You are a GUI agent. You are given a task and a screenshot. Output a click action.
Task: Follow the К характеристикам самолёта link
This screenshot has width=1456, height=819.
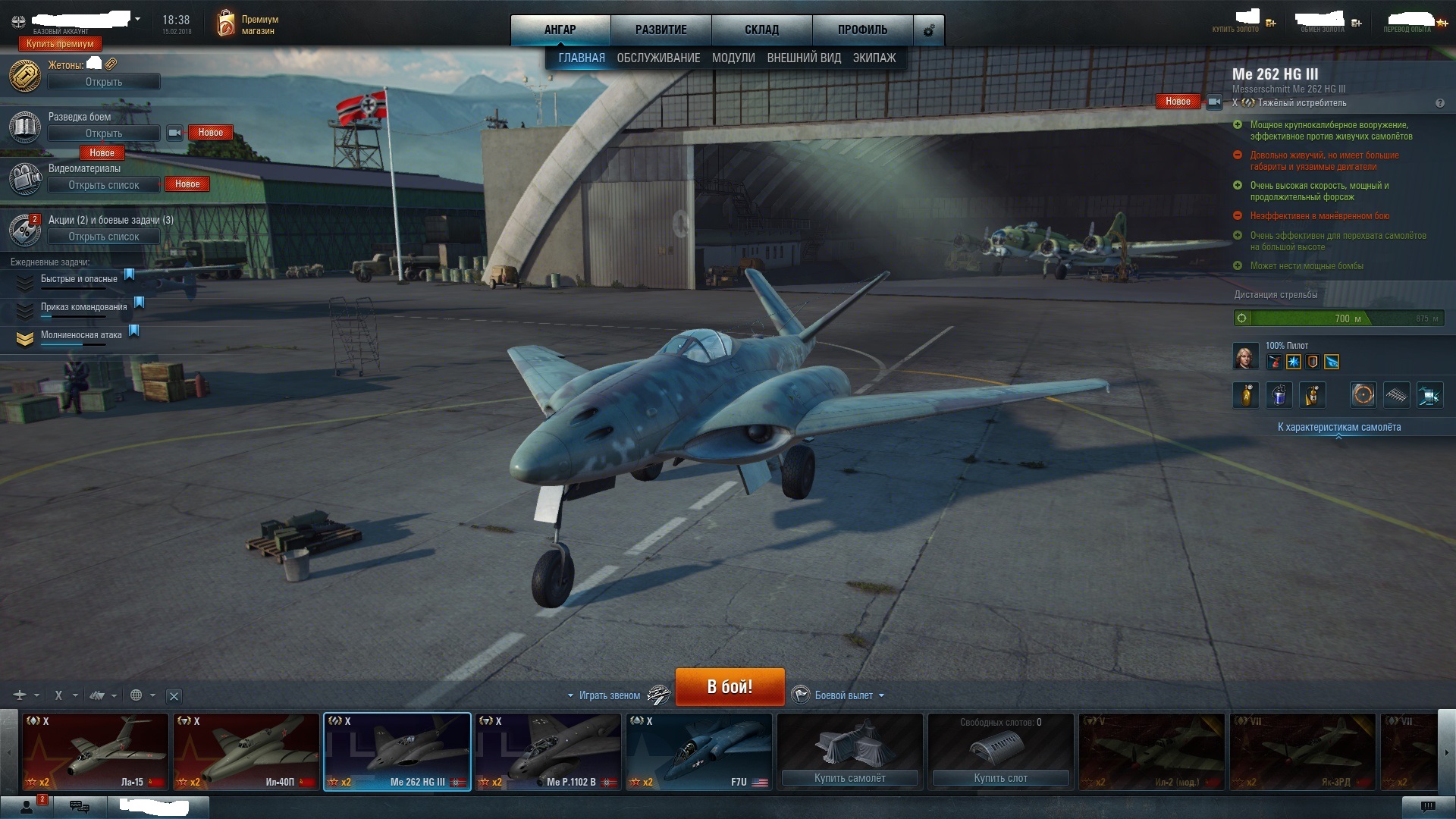(1338, 427)
